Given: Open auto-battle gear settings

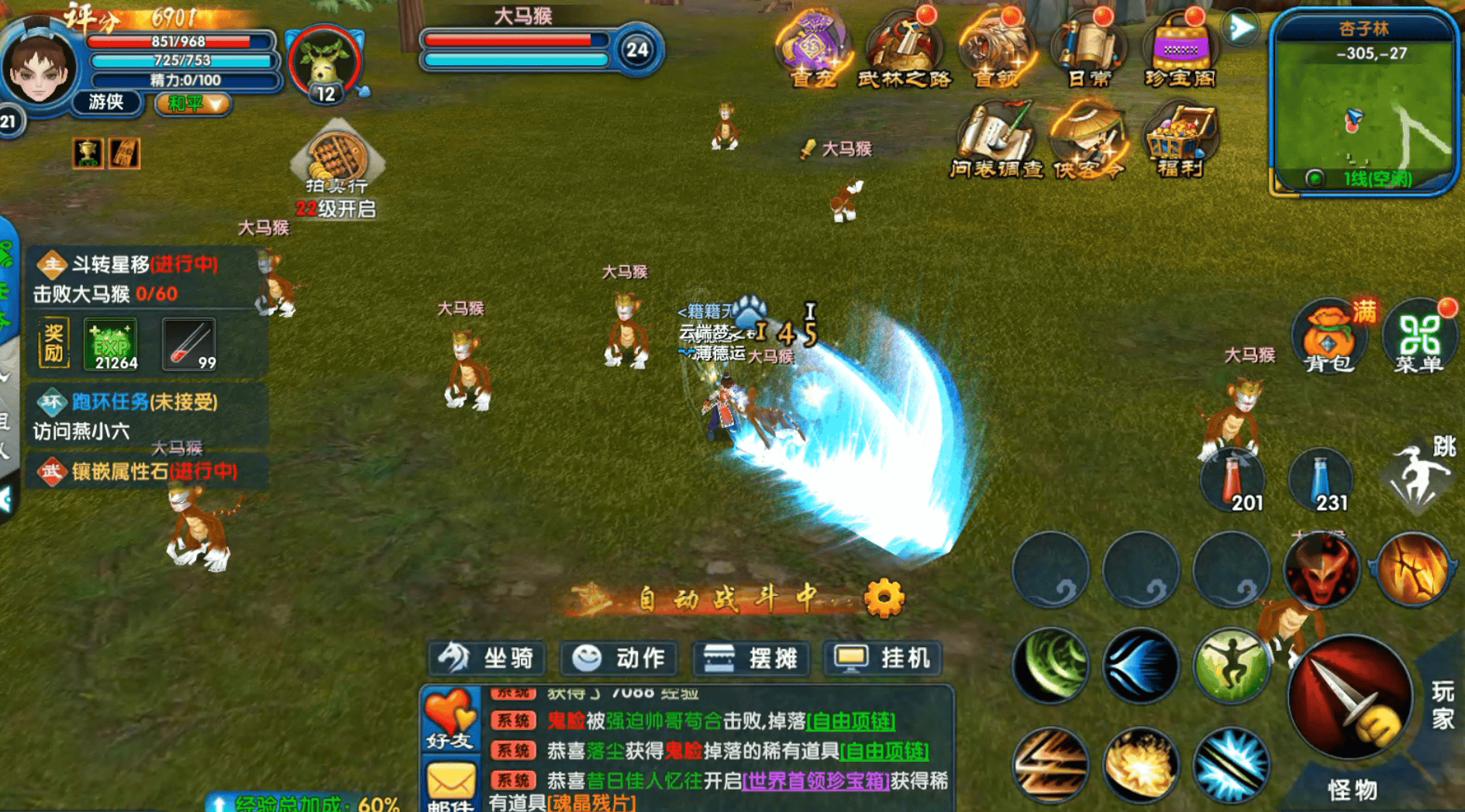Looking at the screenshot, I should point(884,598).
